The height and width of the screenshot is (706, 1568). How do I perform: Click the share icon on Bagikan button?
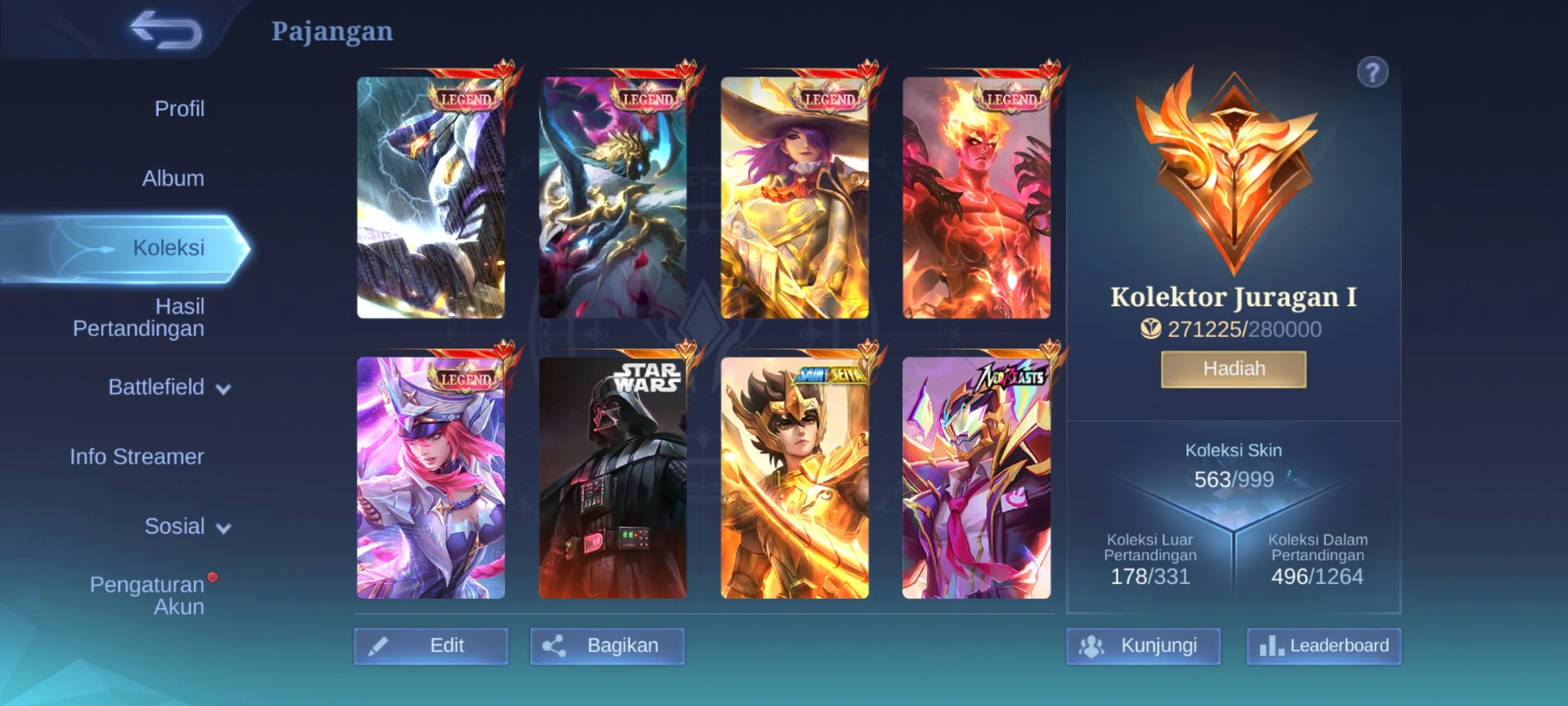[553, 646]
